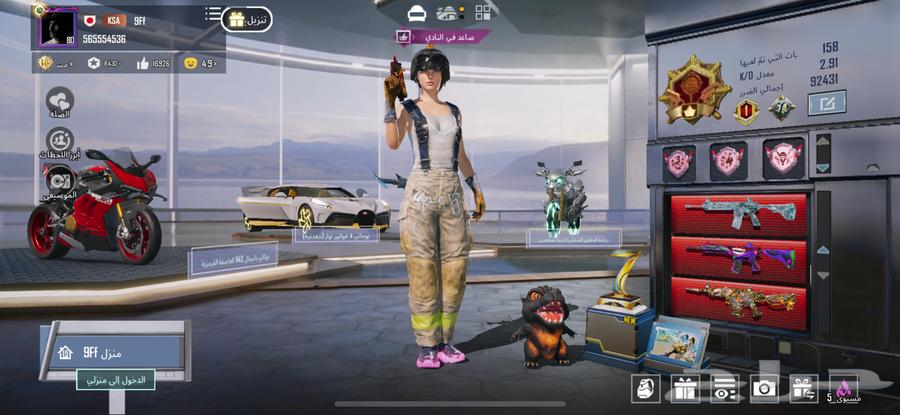900x415 pixels.
Task: Take a photo with the camera icon
Action: (x=765, y=389)
